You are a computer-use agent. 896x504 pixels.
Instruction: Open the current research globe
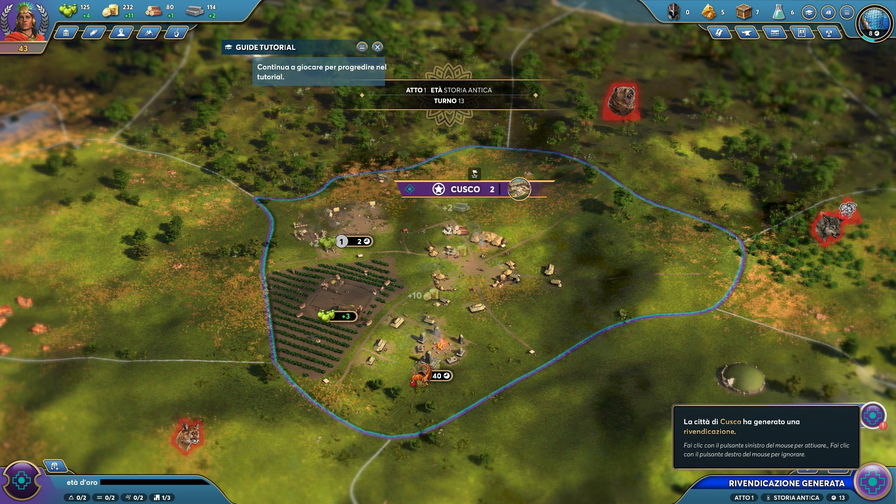pyautogui.click(x=876, y=20)
